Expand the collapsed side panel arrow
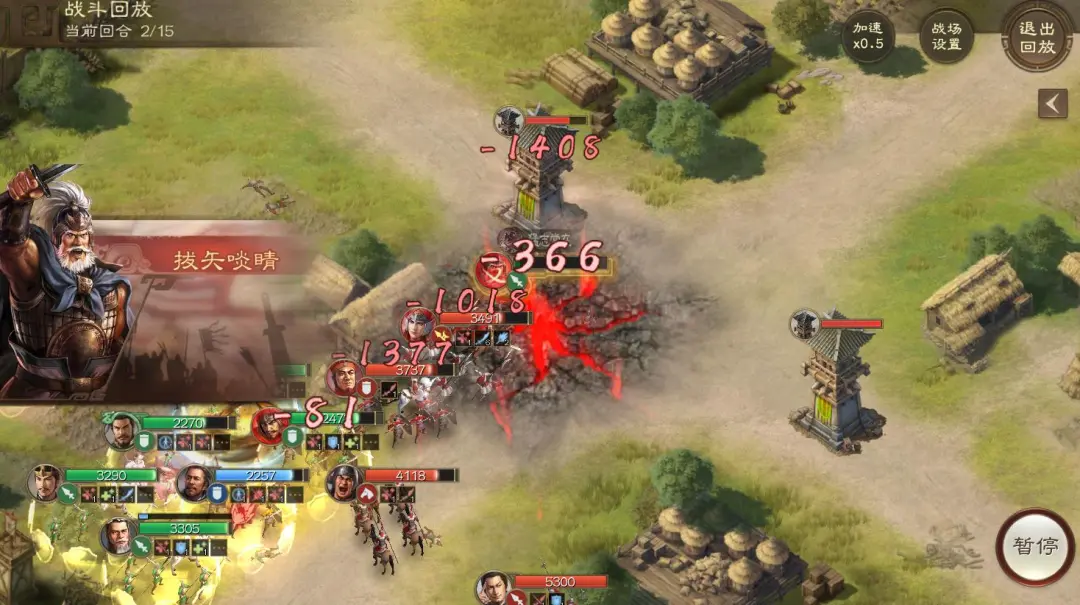This screenshot has width=1080, height=605. [1052, 103]
